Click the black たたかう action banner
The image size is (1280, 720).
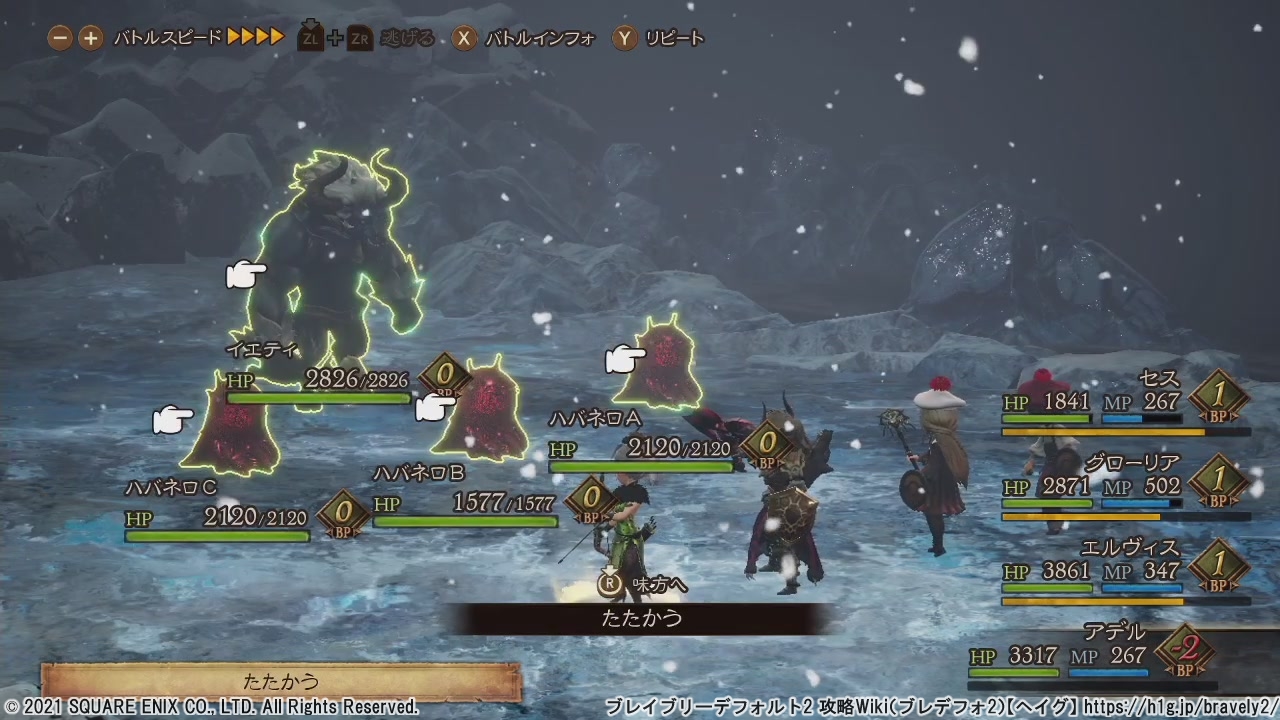(x=641, y=618)
